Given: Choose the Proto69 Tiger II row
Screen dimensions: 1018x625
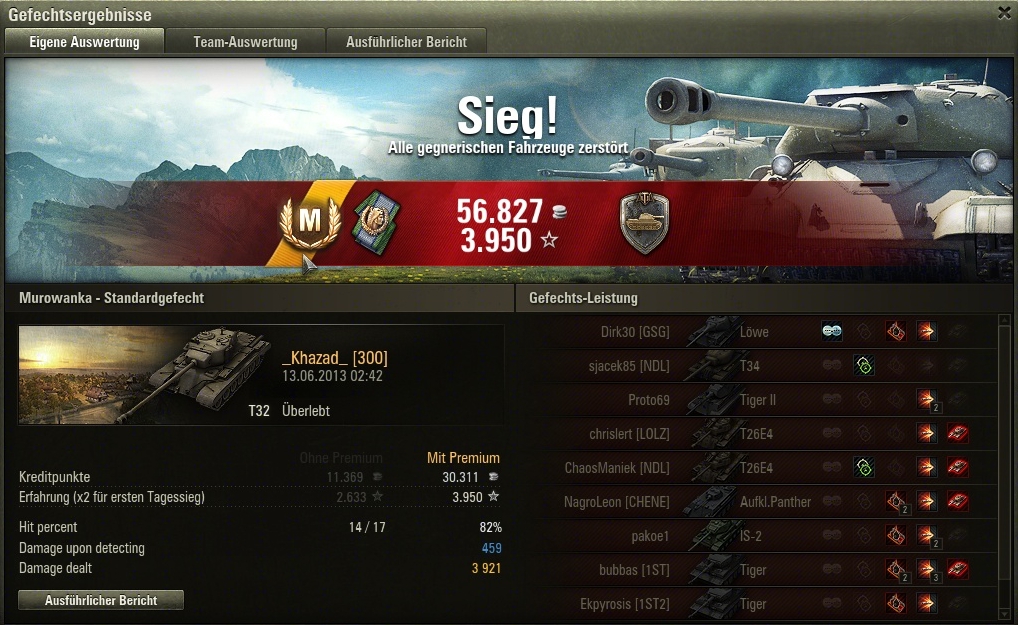Looking at the screenshot, I should point(757,400).
